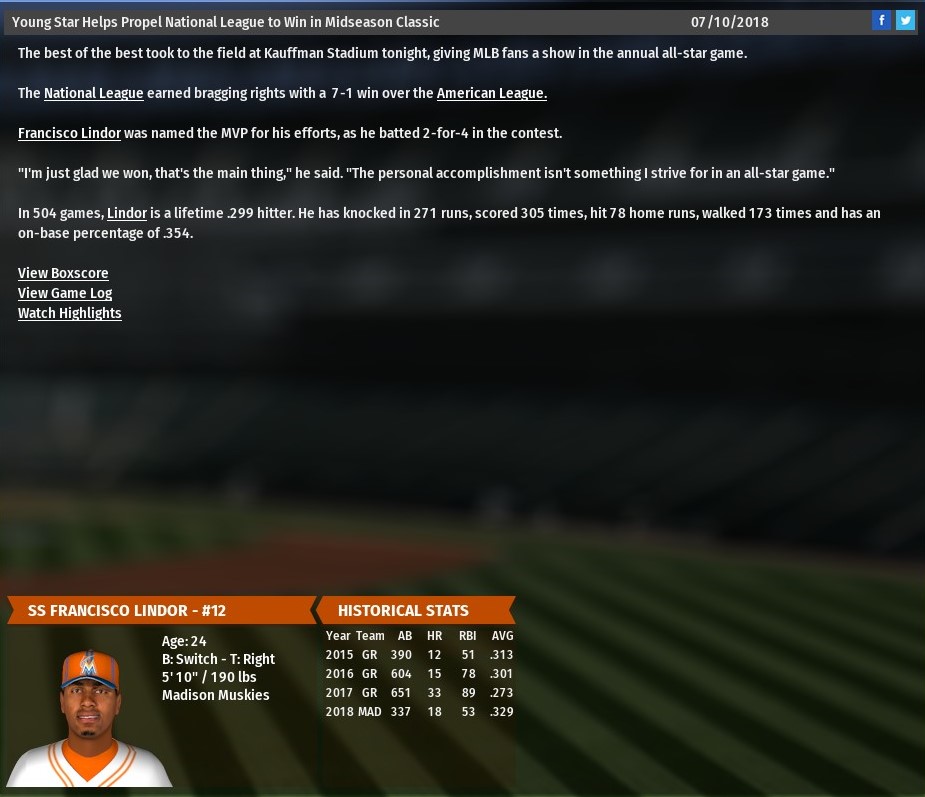The width and height of the screenshot is (925, 797).
Task: Click the Lindor link in career stats
Action: pos(127,213)
